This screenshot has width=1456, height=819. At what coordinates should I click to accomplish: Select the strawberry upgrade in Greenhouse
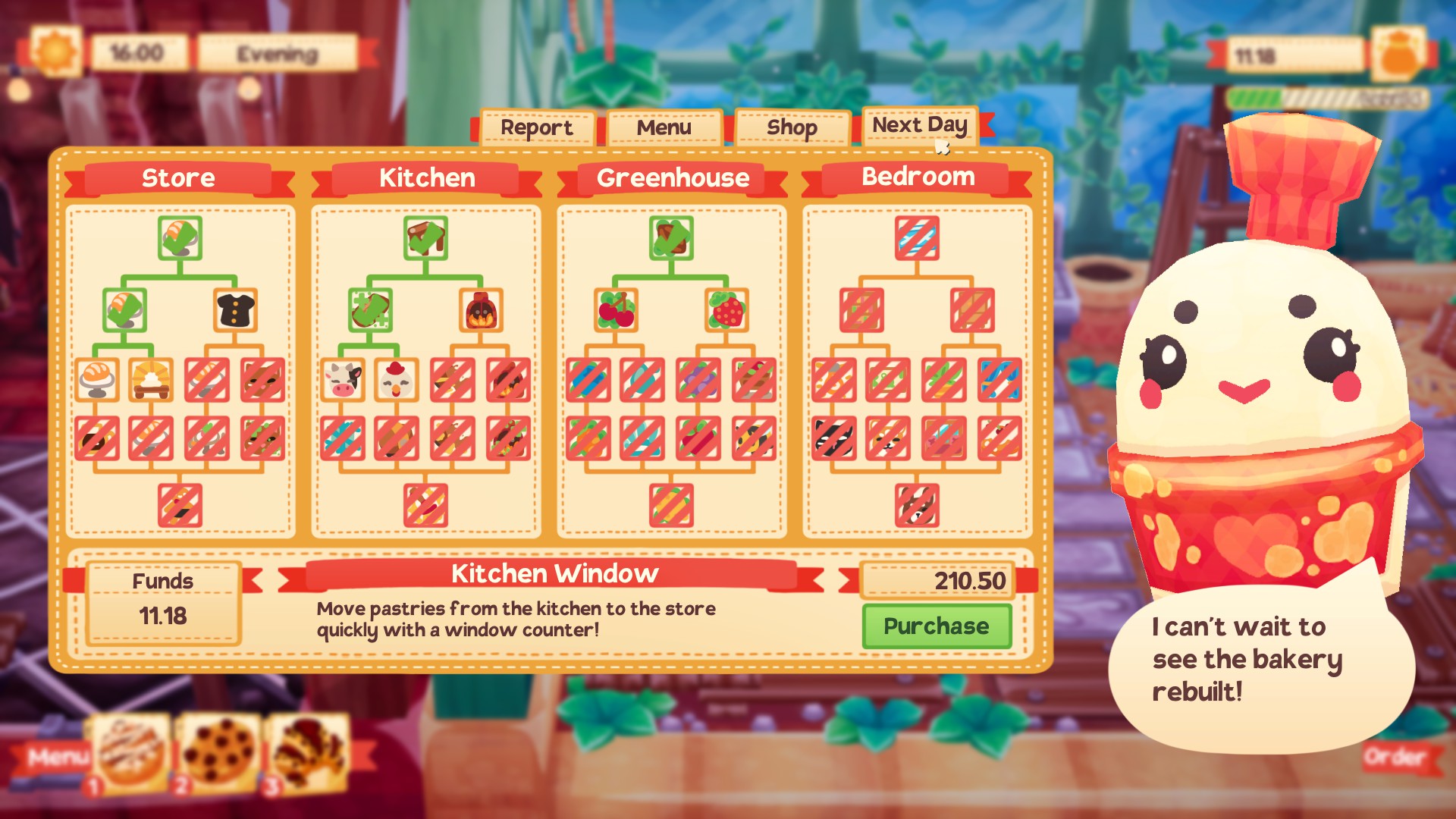(726, 310)
